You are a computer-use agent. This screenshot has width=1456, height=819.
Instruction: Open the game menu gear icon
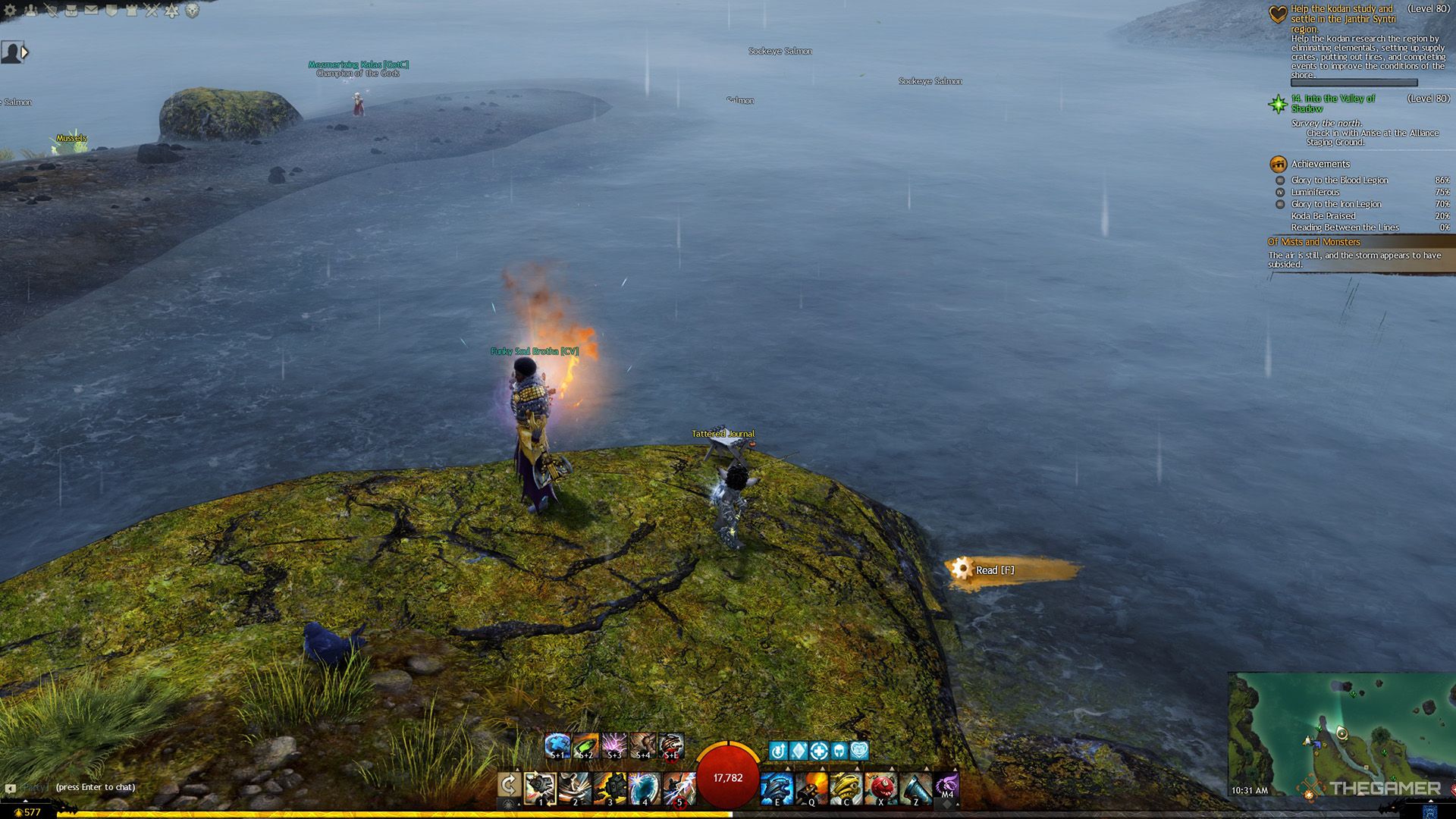tap(11, 11)
